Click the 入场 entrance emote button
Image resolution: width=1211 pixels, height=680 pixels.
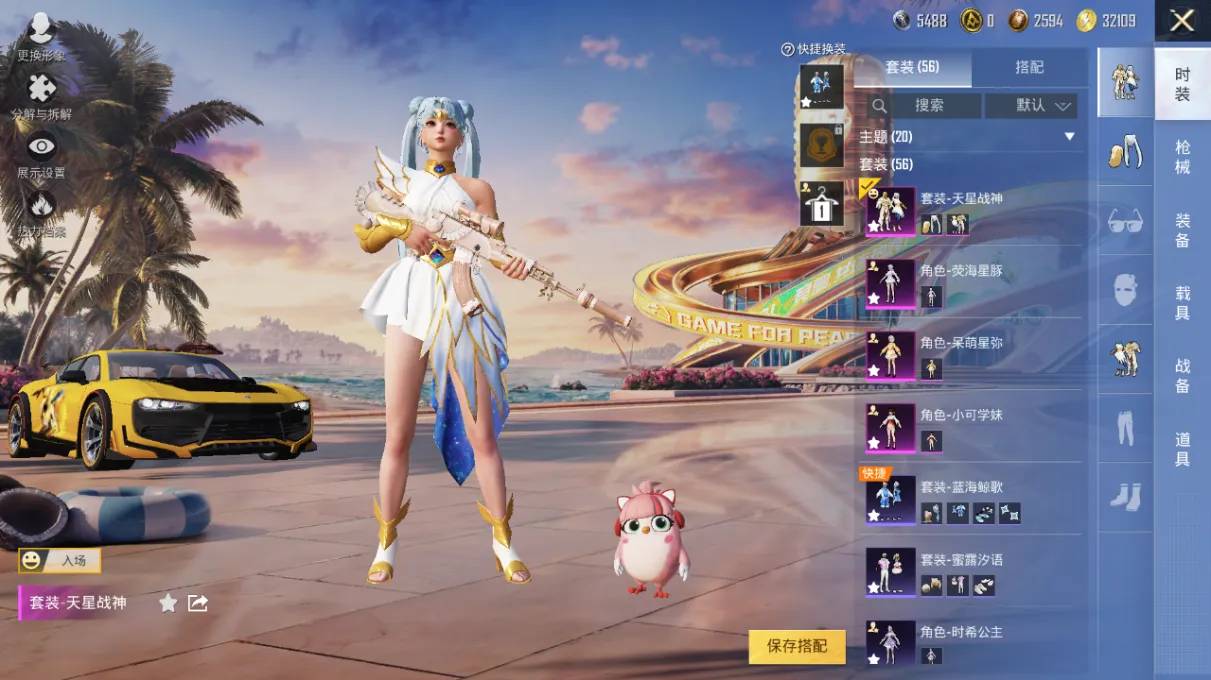[59, 560]
